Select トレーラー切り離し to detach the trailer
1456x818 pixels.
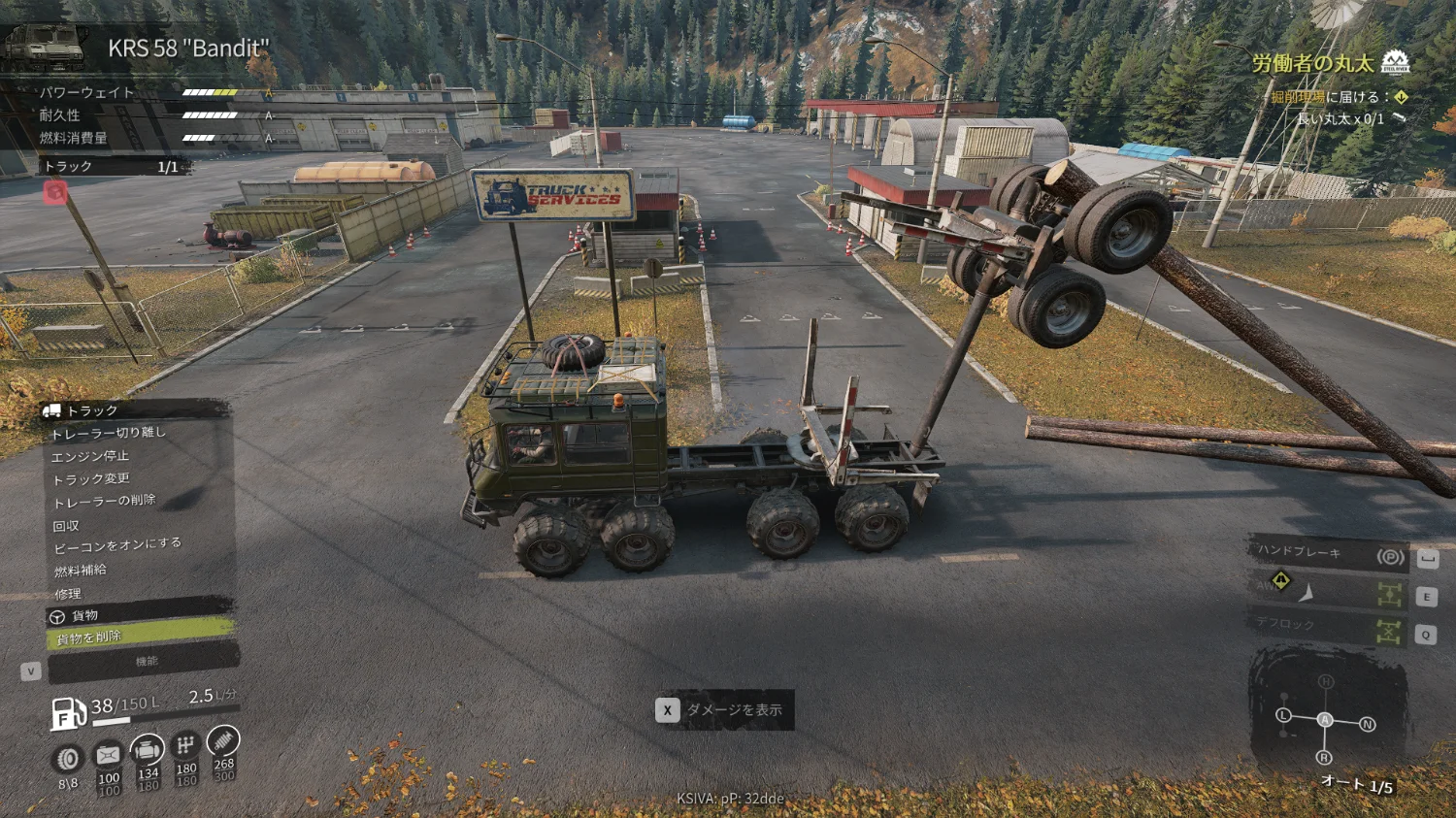coord(109,433)
